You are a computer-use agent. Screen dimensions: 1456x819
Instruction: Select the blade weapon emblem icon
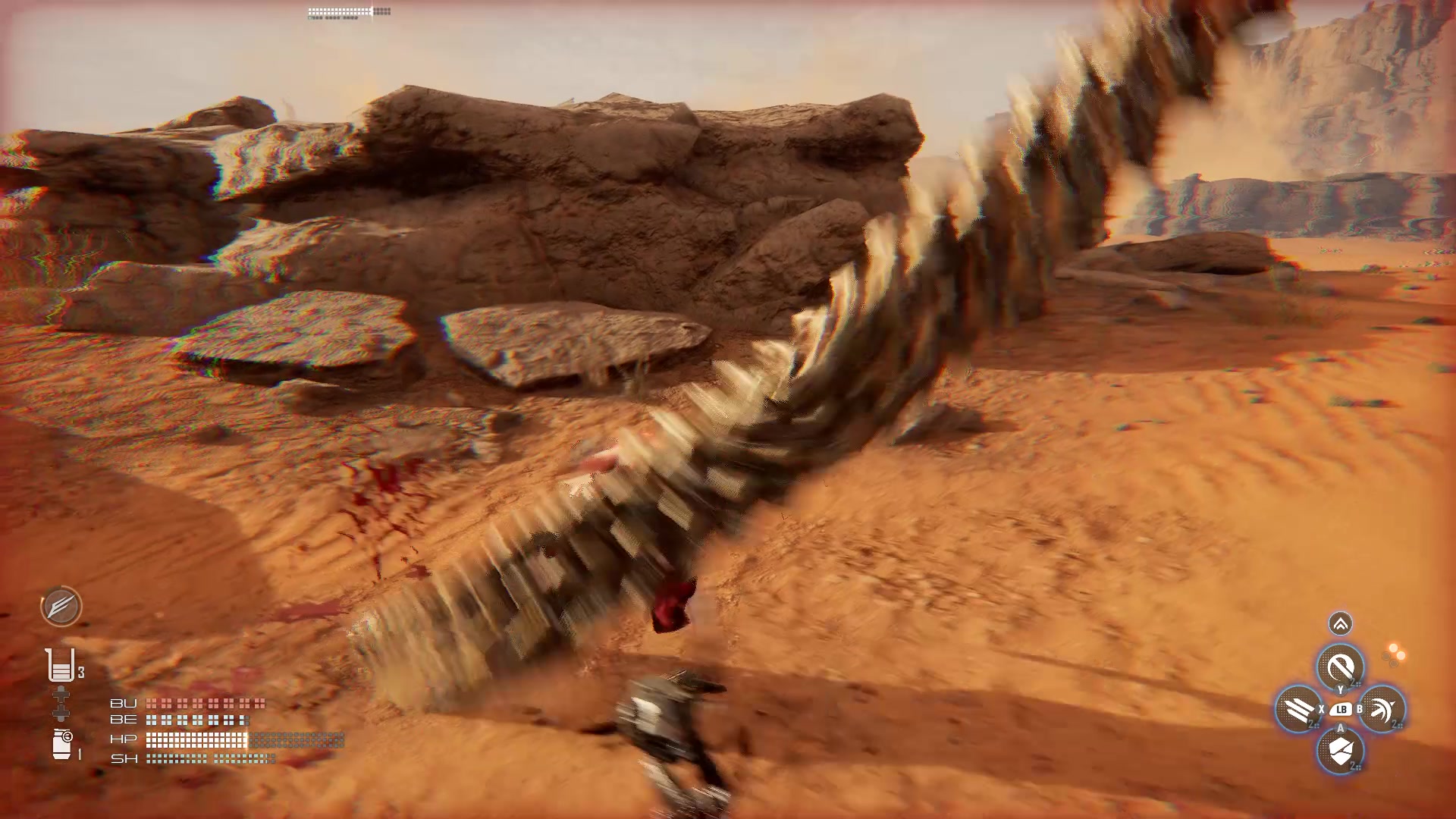(x=61, y=607)
